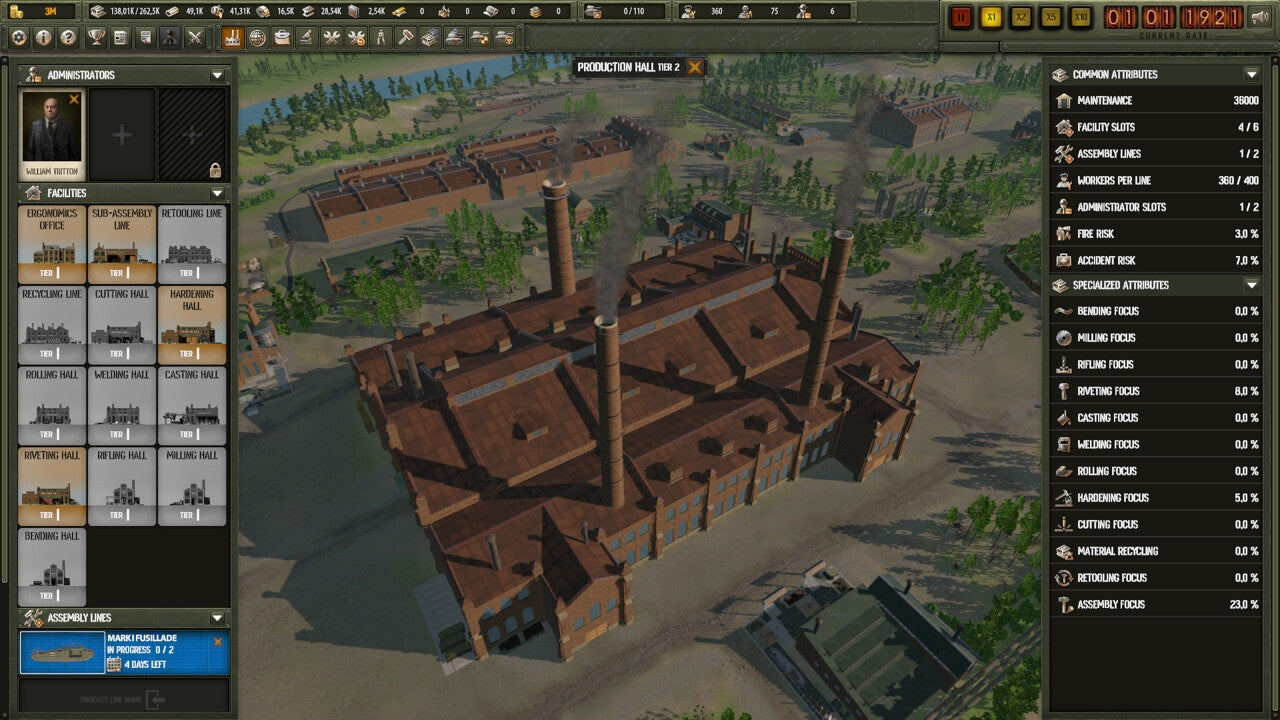The height and width of the screenshot is (720, 1280).
Task: Select the Riveting Hall facility
Action: [52, 486]
